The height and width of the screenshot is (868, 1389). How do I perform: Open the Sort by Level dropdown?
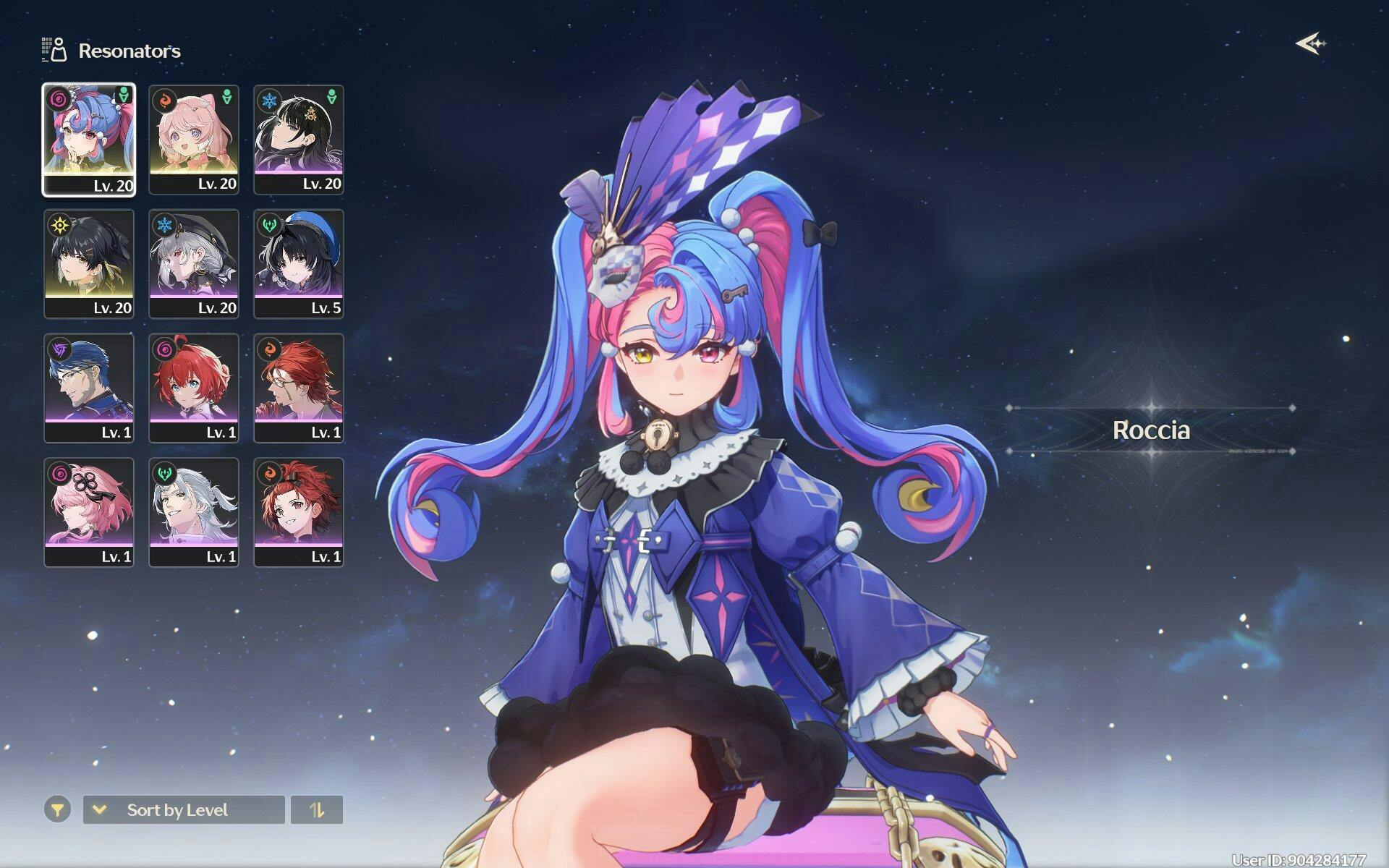pyautogui.click(x=184, y=810)
